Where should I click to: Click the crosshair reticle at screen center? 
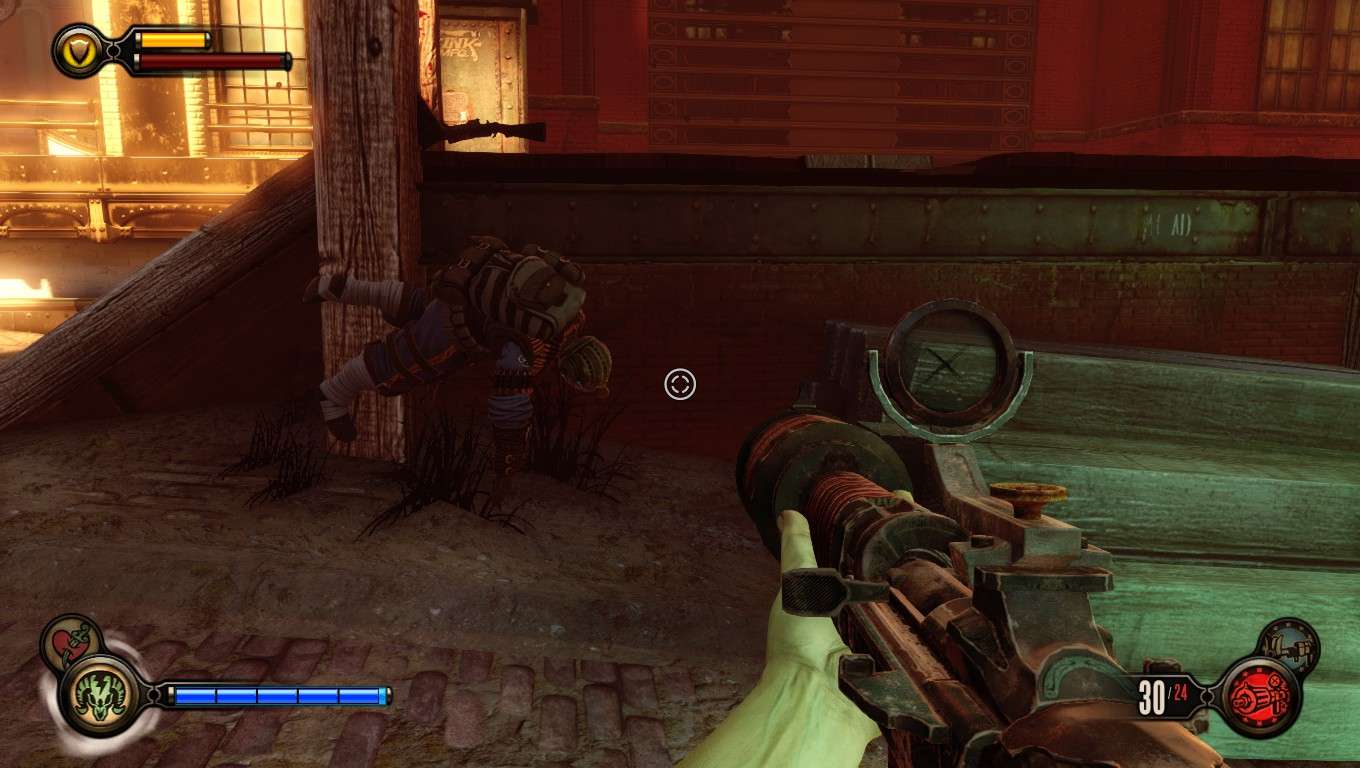click(x=680, y=384)
